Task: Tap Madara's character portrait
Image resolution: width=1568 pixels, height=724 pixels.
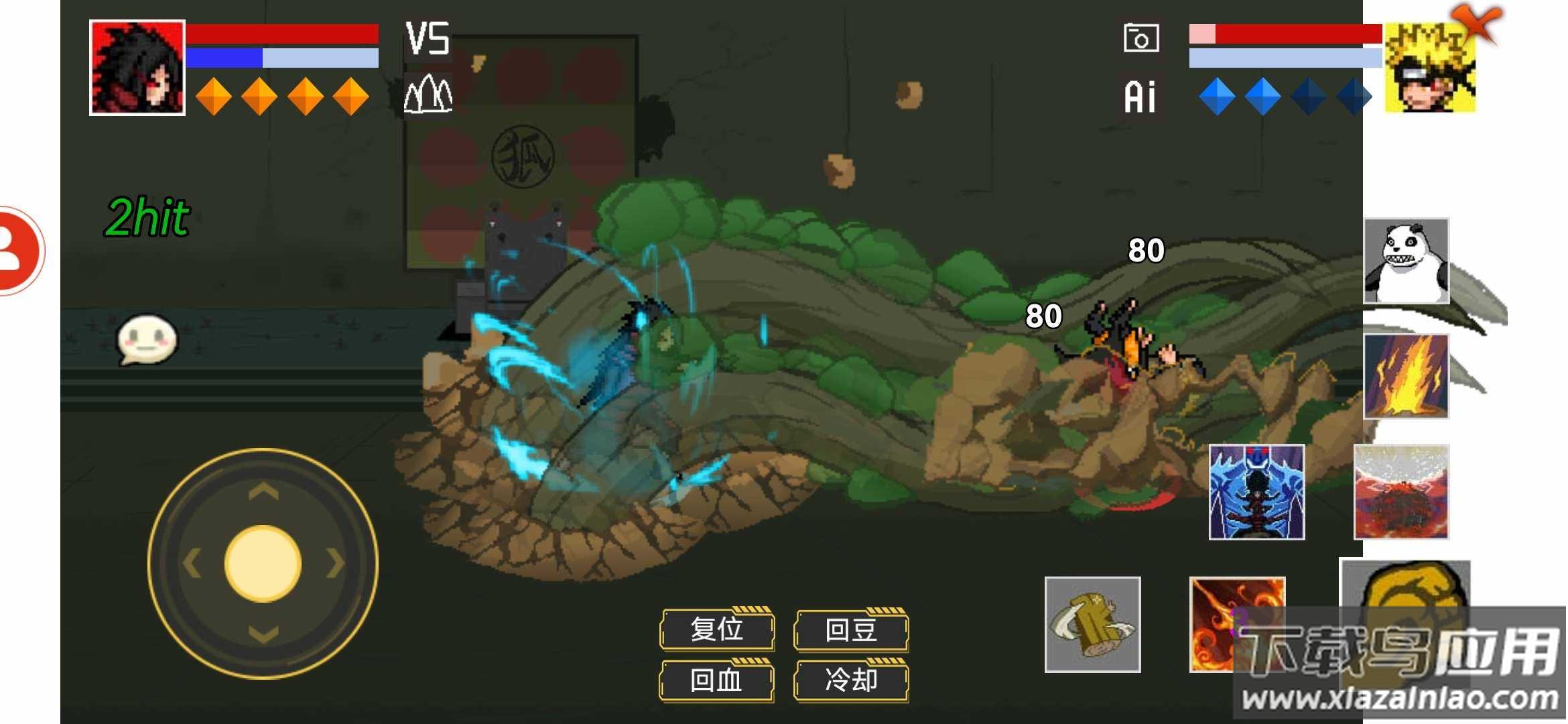Action: 137,67
